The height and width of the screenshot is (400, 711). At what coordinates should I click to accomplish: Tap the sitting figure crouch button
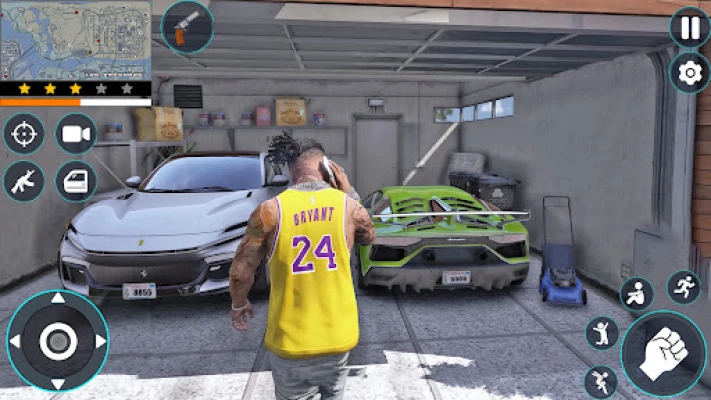click(636, 294)
